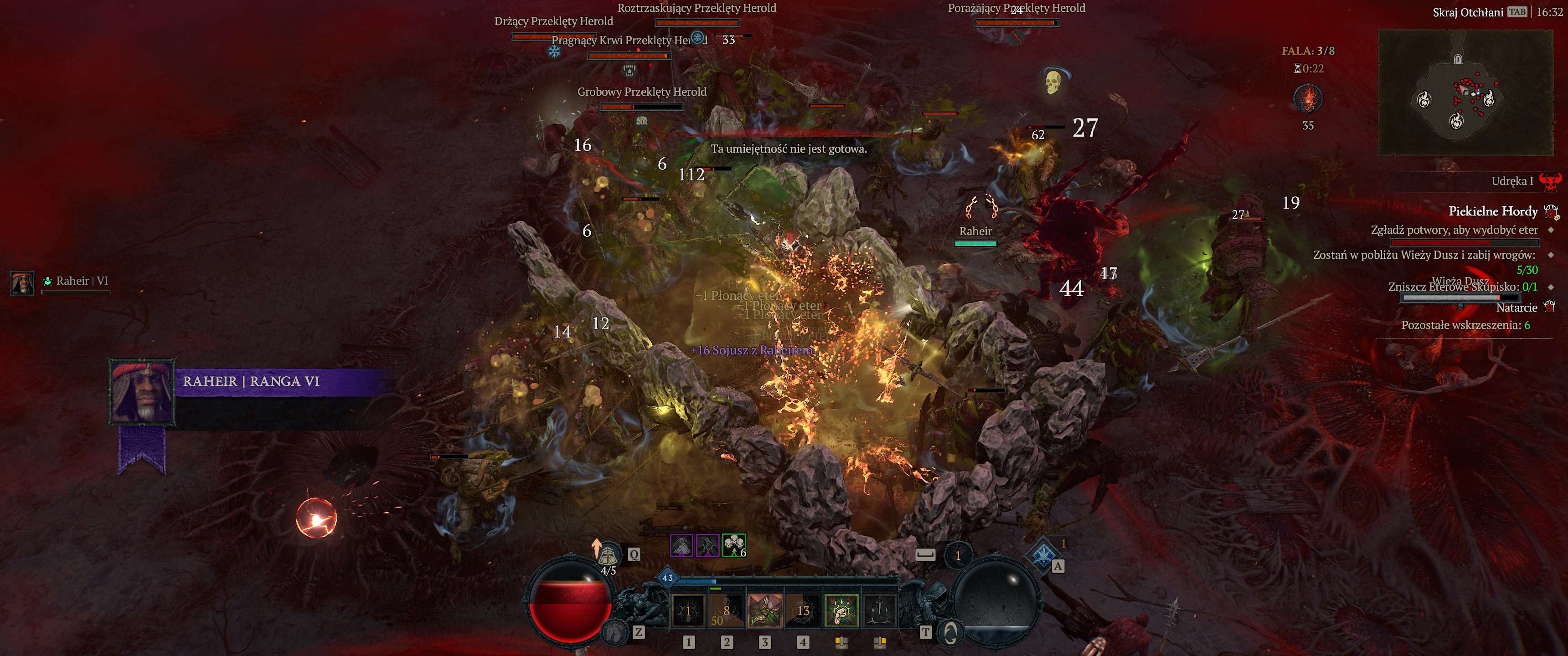The width and height of the screenshot is (1568, 656).
Task: Select the evade charge counter icon
Action: pyautogui.click(x=958, y=555)
